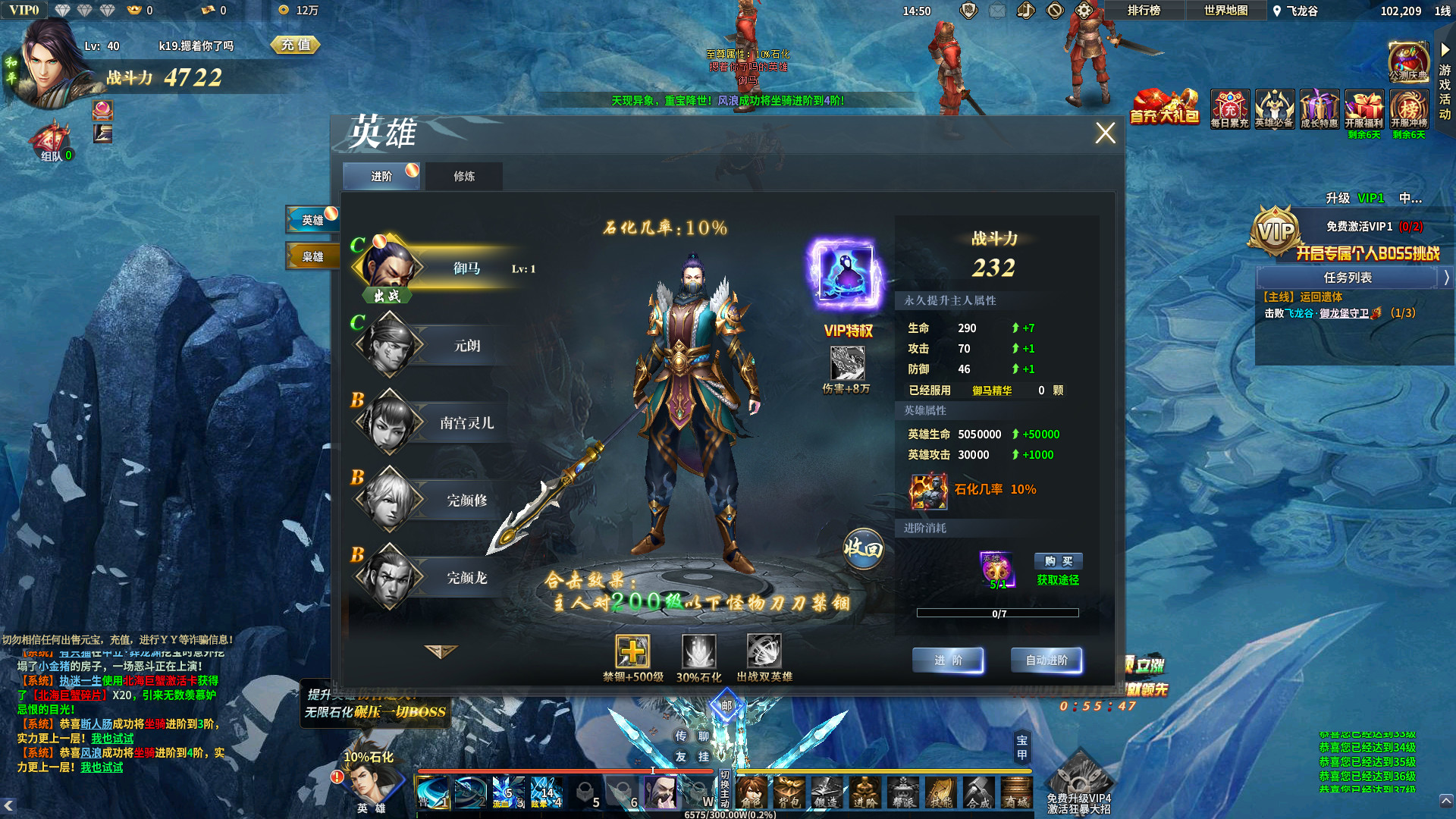Switch to the 修炼 tab
1456x819 pixels.
(x=465, y=176)
